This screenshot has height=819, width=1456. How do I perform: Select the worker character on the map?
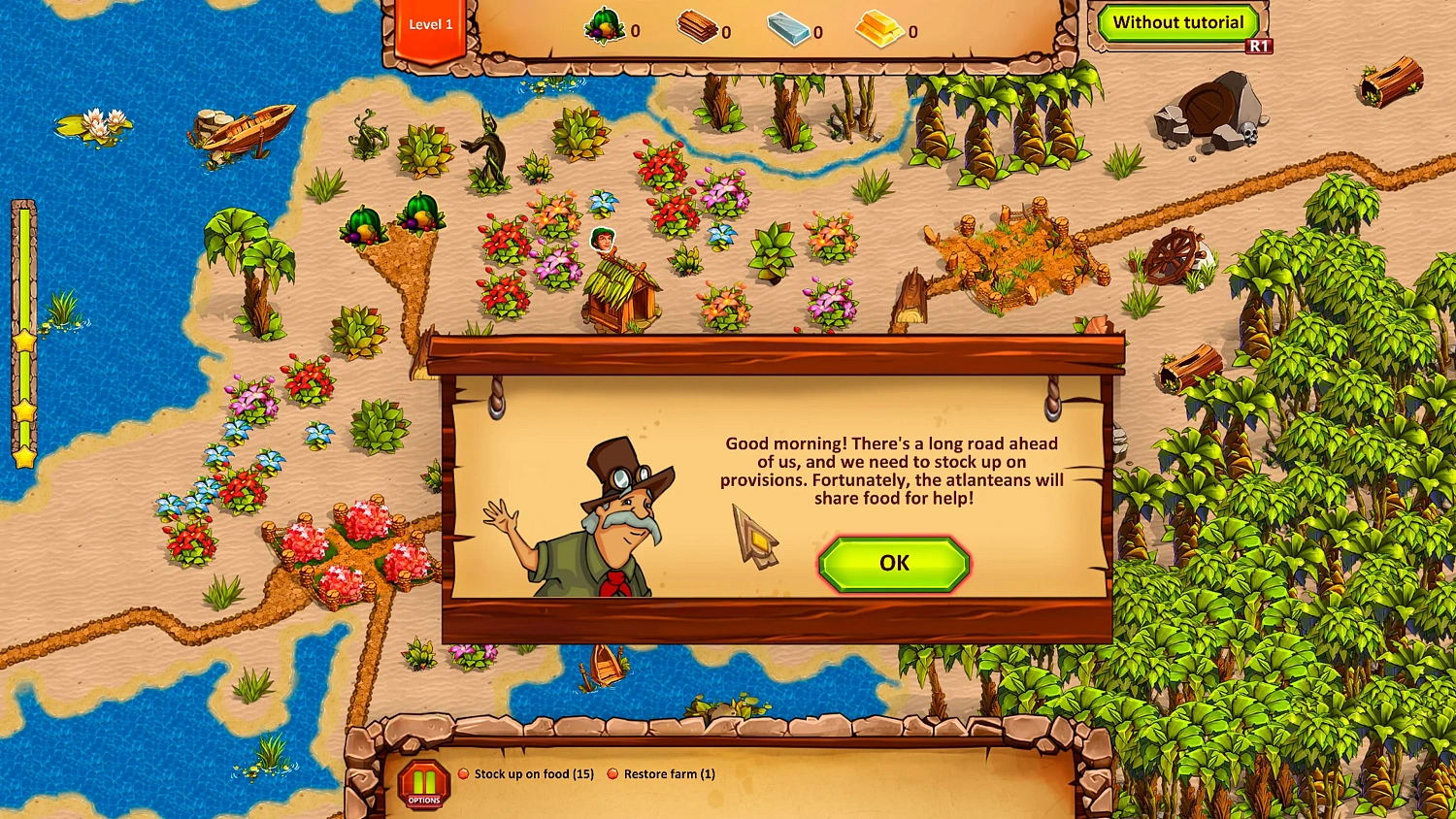[605, 241]
